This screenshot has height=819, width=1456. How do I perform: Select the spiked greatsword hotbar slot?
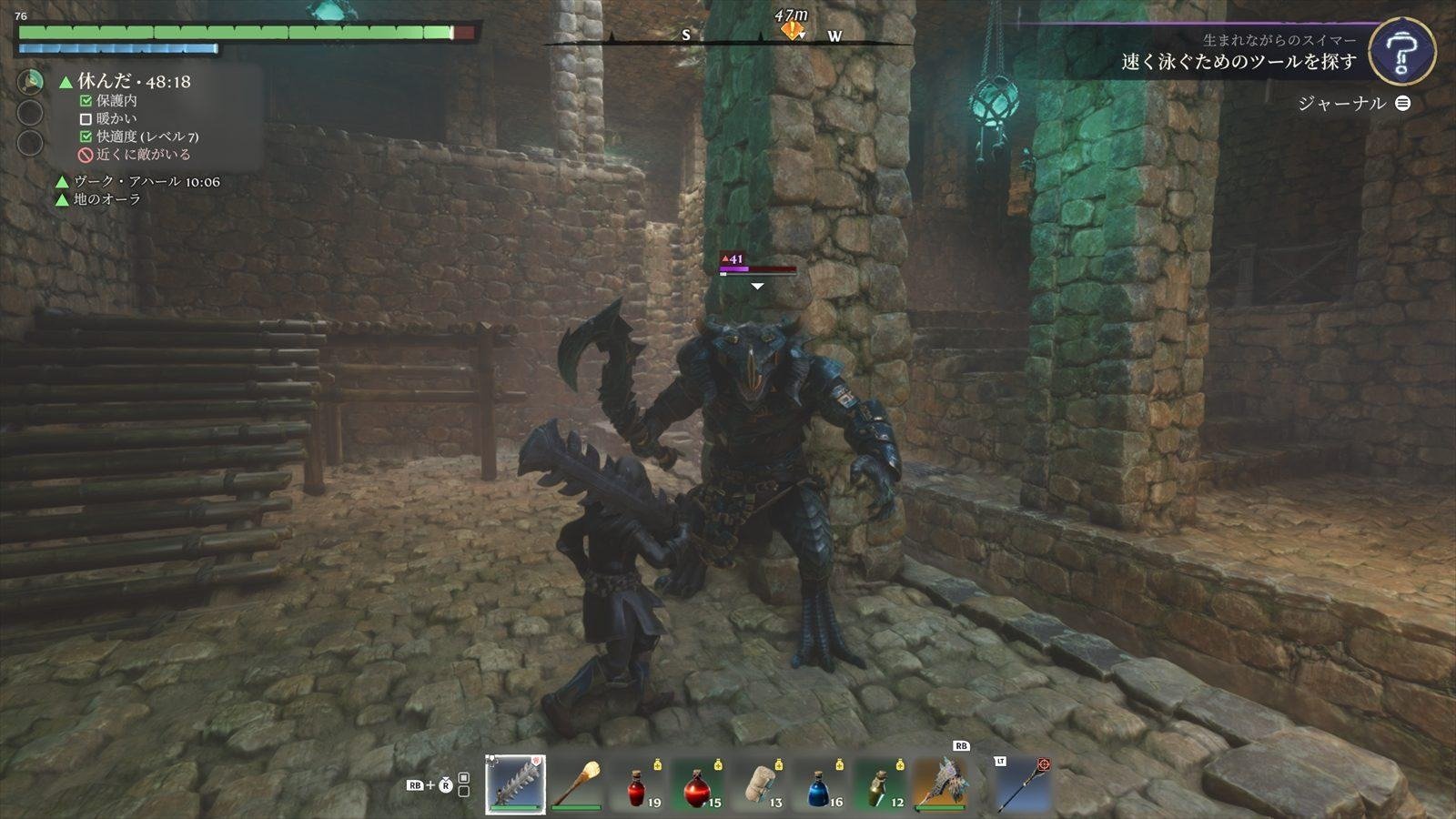click(515, 784)
